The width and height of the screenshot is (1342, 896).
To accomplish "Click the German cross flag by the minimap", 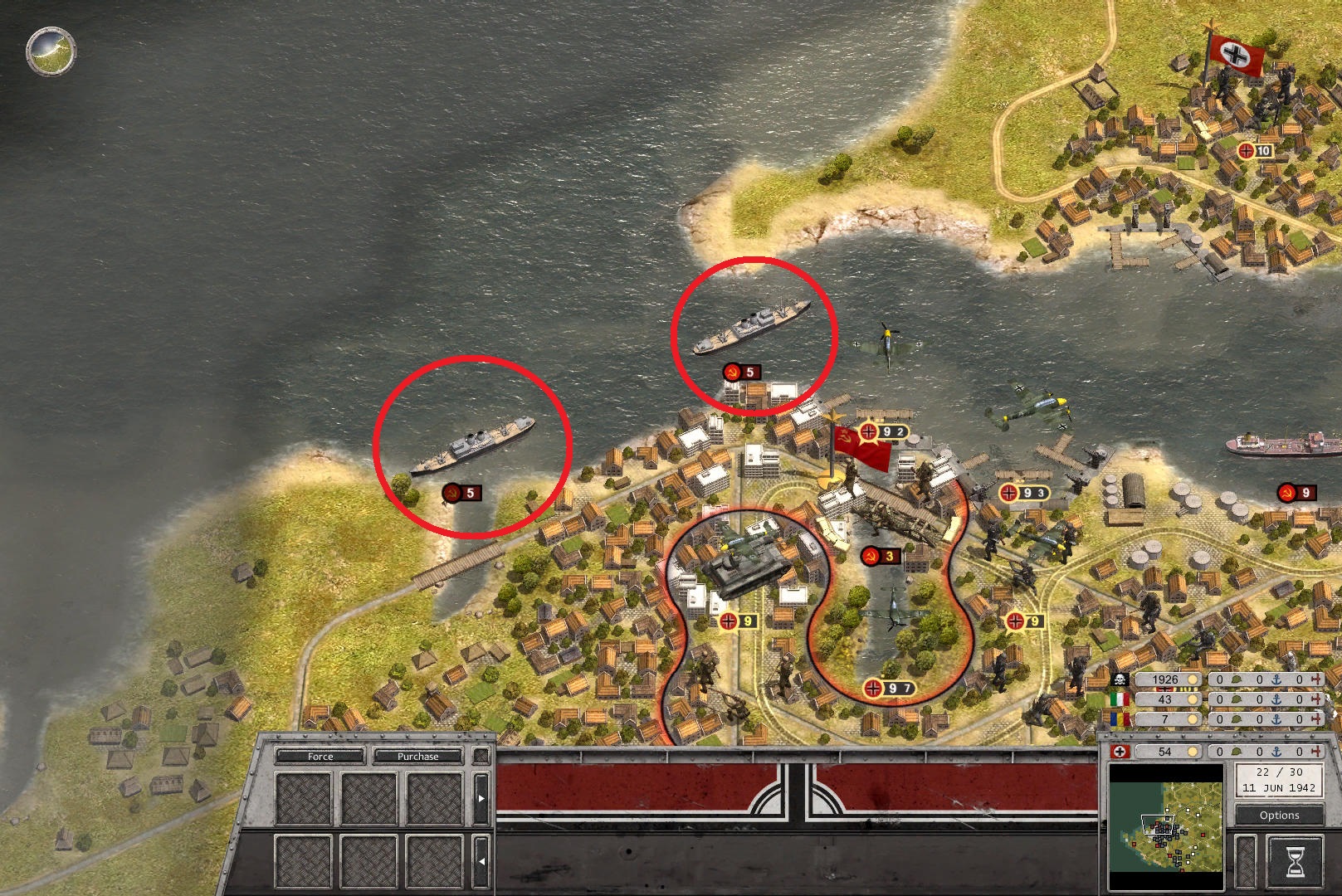I will point(1120,752).
